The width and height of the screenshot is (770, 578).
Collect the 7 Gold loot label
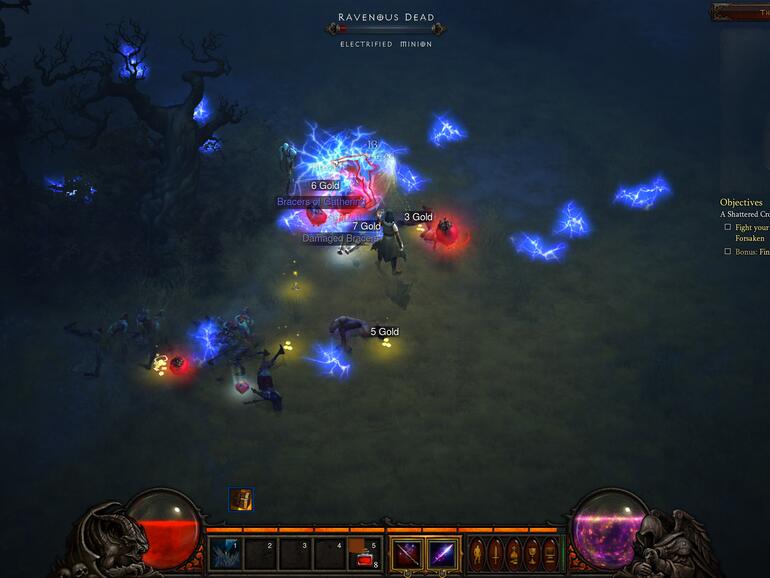click(366, 227)
